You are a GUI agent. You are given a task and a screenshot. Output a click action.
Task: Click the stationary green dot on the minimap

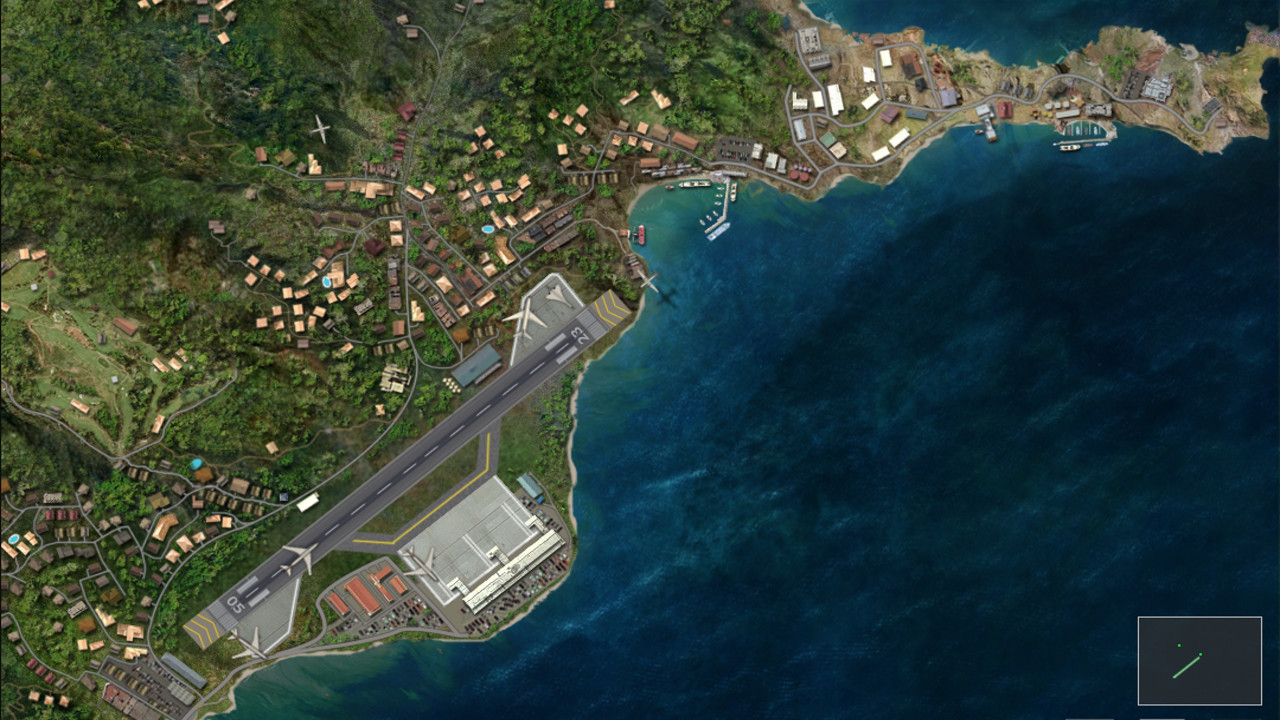coord(1179,645)
